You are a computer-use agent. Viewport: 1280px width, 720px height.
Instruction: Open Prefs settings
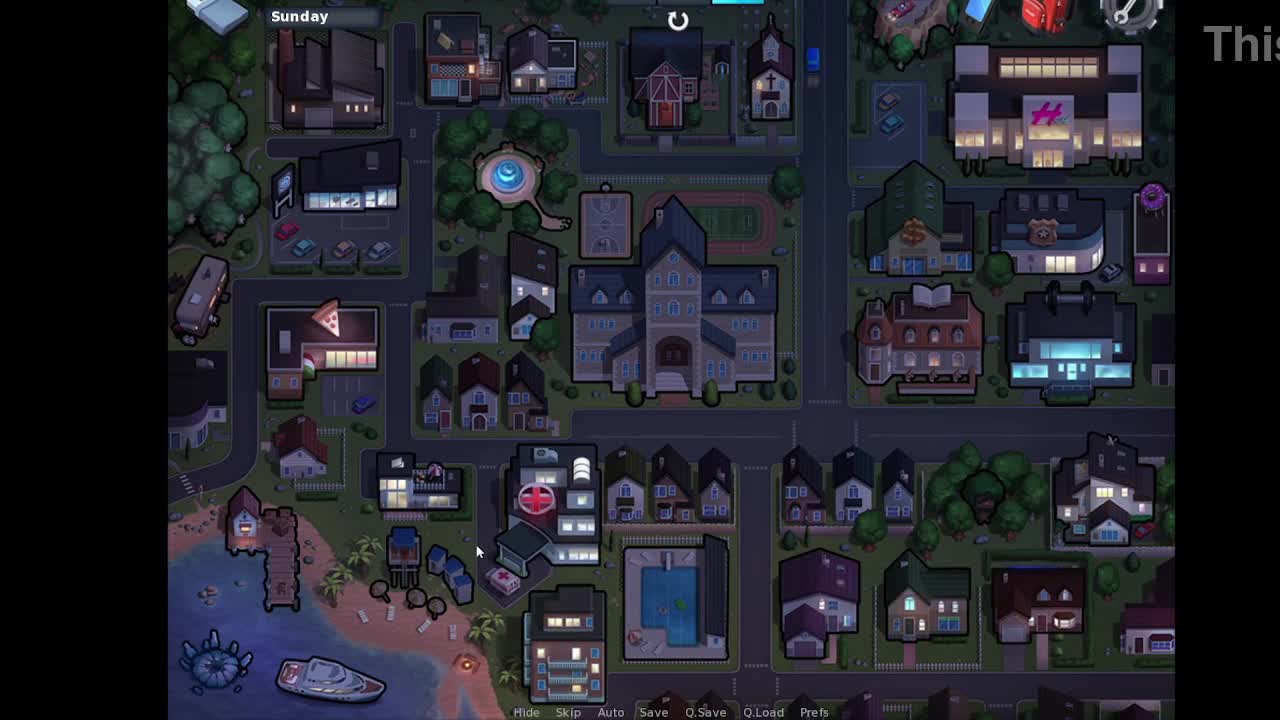pyautogui.click(x=814, y=712)
